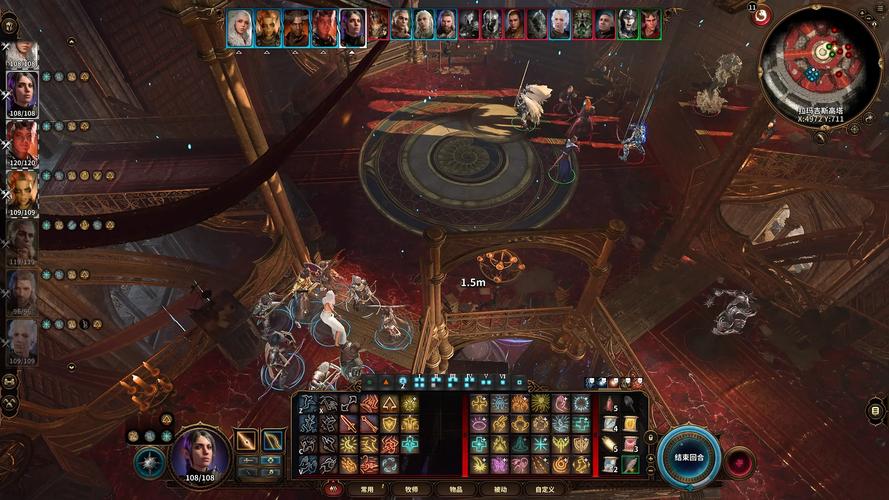The image size is (889, 500).
Task: Select the red-skinned horned party portrait
Action: (x=23, y=140)
